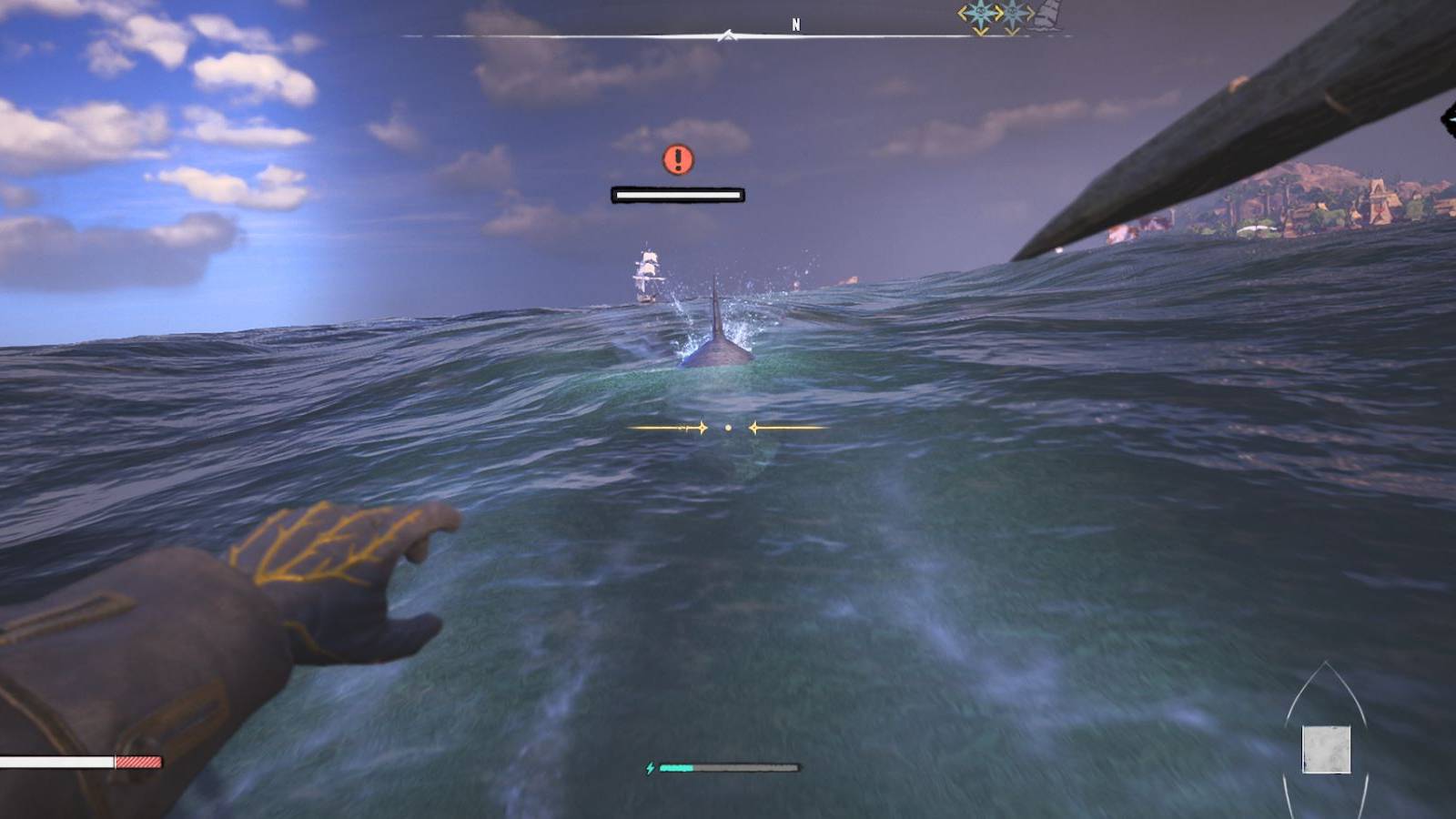Click the second compass rose icon

click(1012, 13)
